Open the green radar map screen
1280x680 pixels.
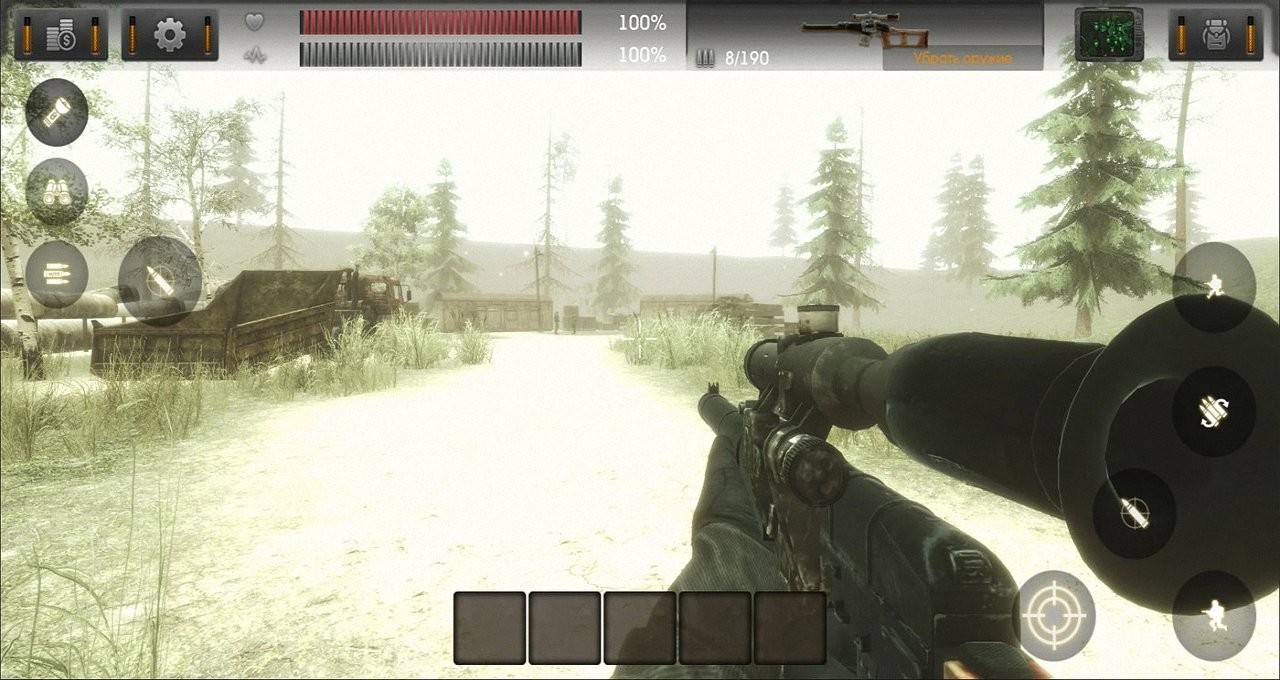click(1109, 35)
